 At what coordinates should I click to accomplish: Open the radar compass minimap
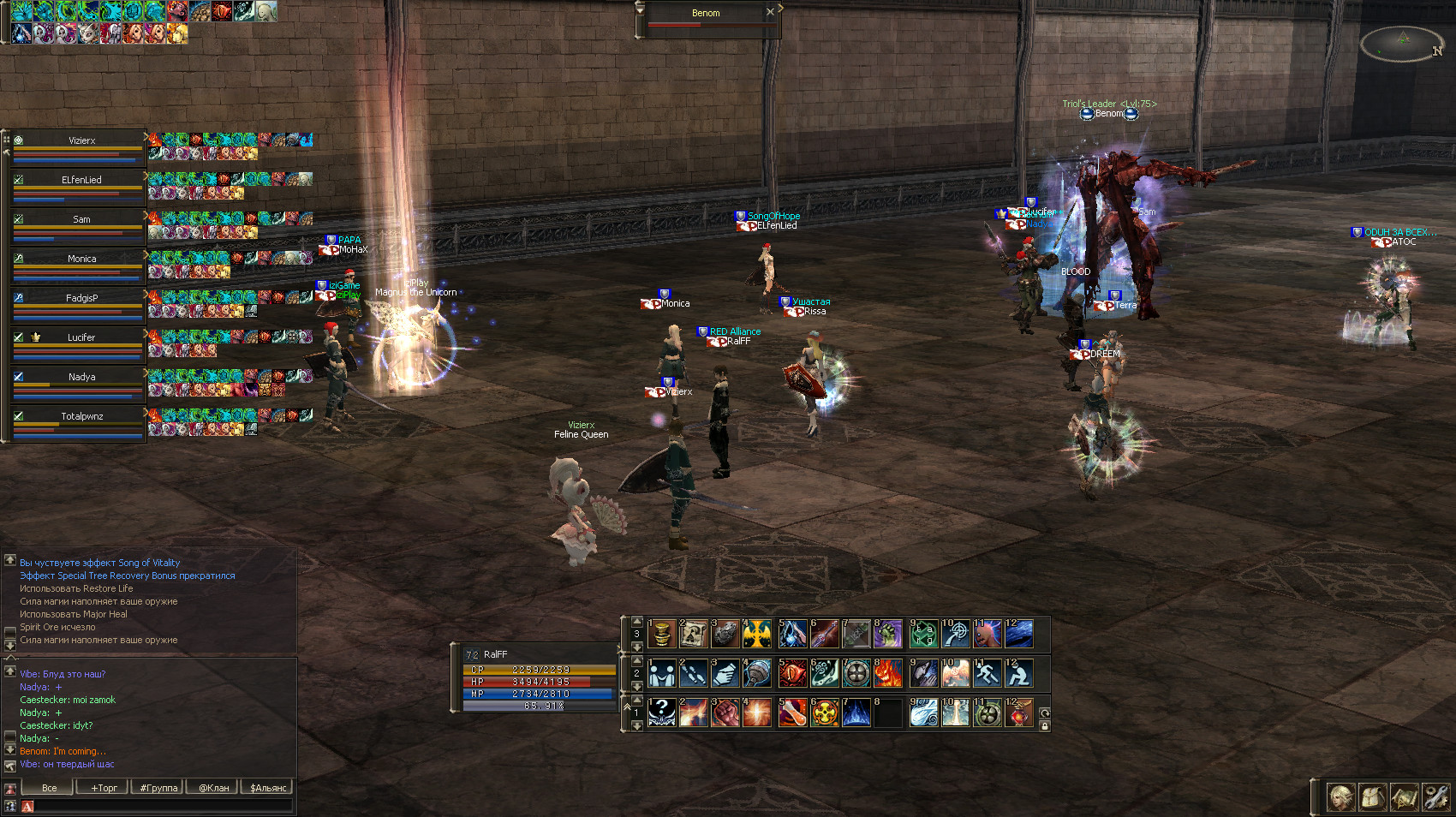(x=1402, y=43)
